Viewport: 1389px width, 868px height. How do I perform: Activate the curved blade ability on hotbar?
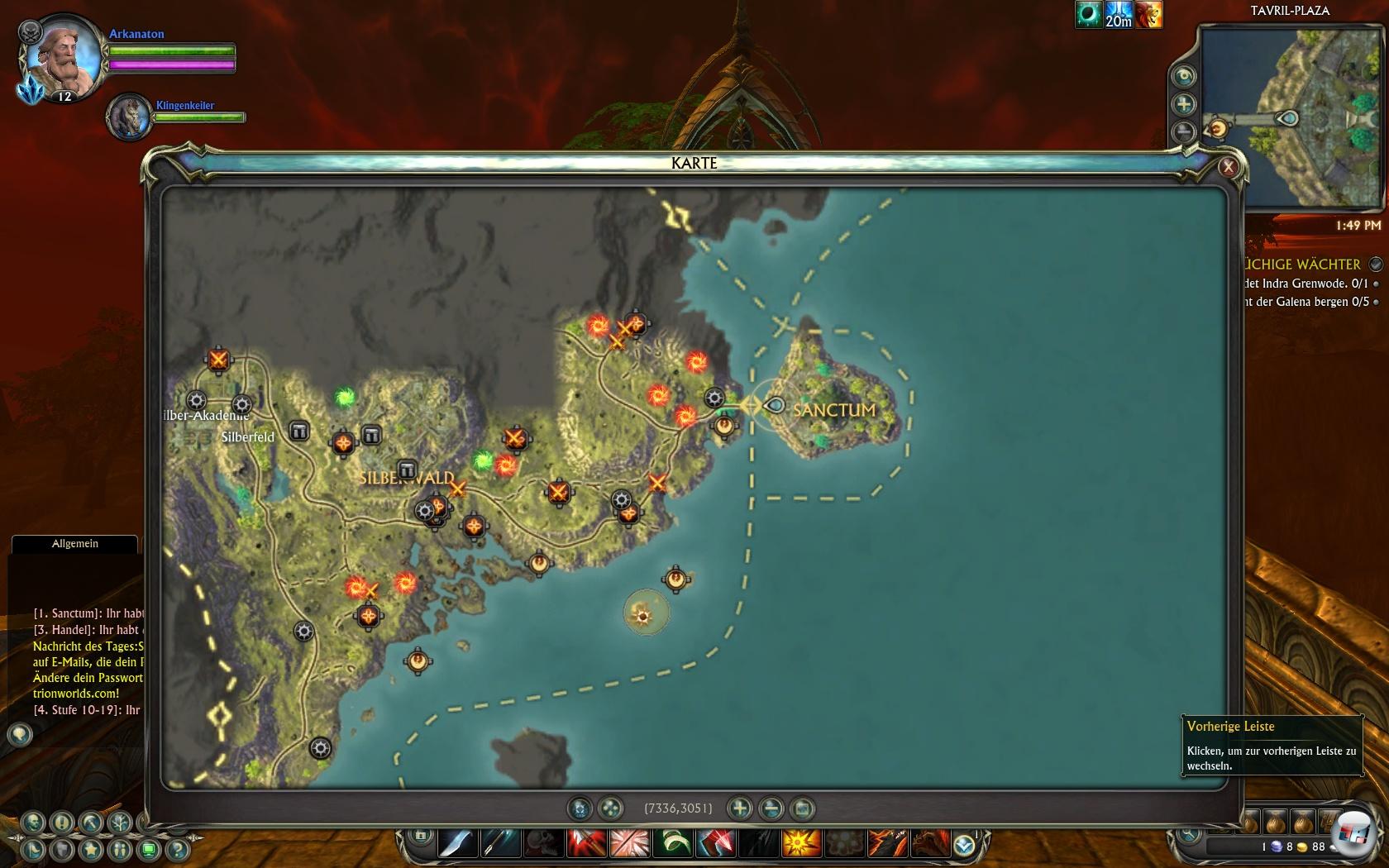(457, 844)
